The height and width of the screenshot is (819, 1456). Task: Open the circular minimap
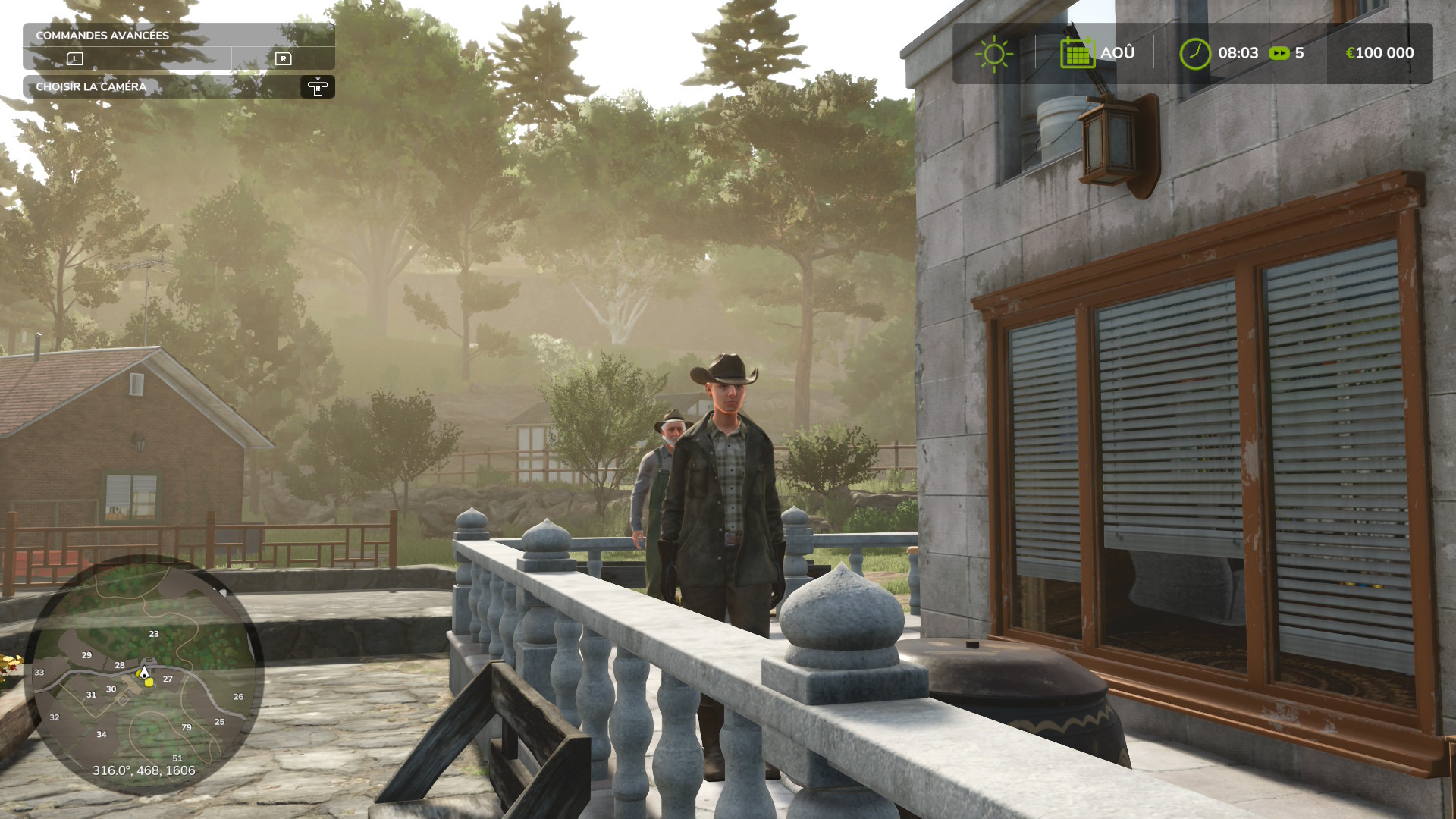coord(144,675)
